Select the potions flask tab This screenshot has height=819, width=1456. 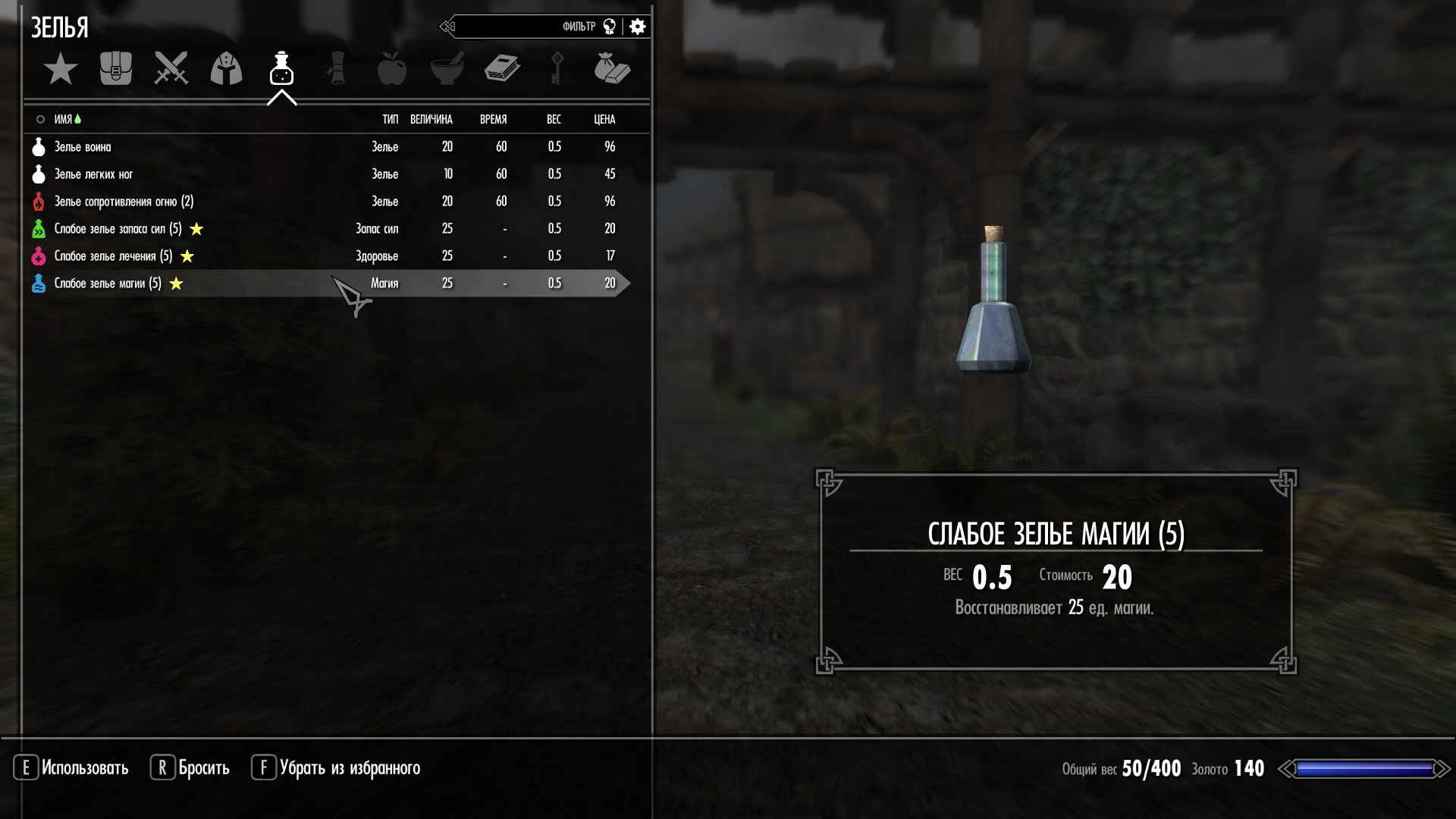tap(281, 69)
